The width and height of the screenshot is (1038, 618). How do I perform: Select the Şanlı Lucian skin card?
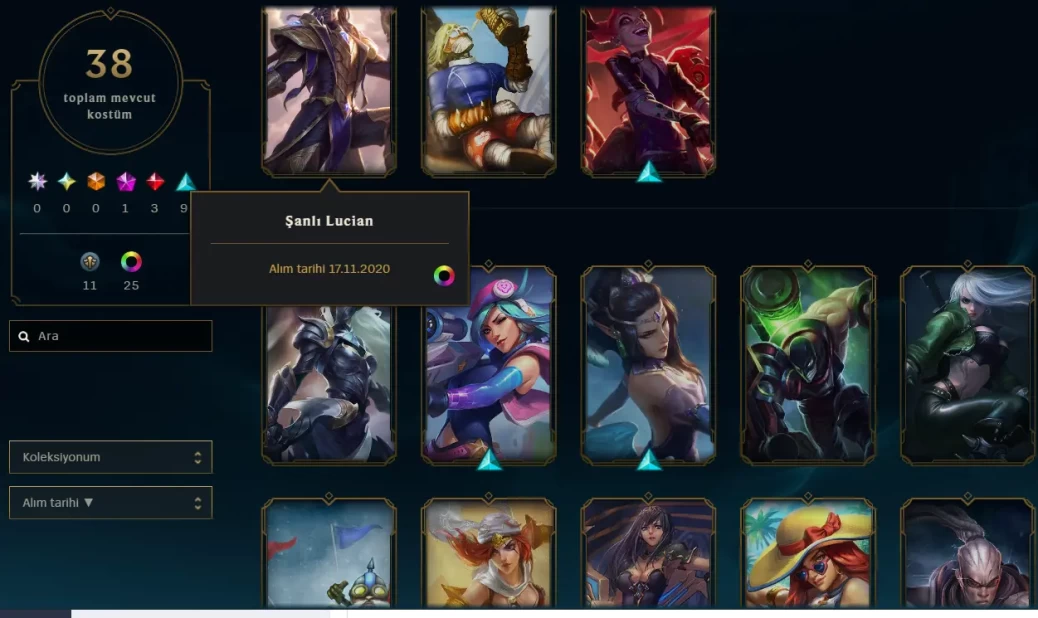point(329,91)
